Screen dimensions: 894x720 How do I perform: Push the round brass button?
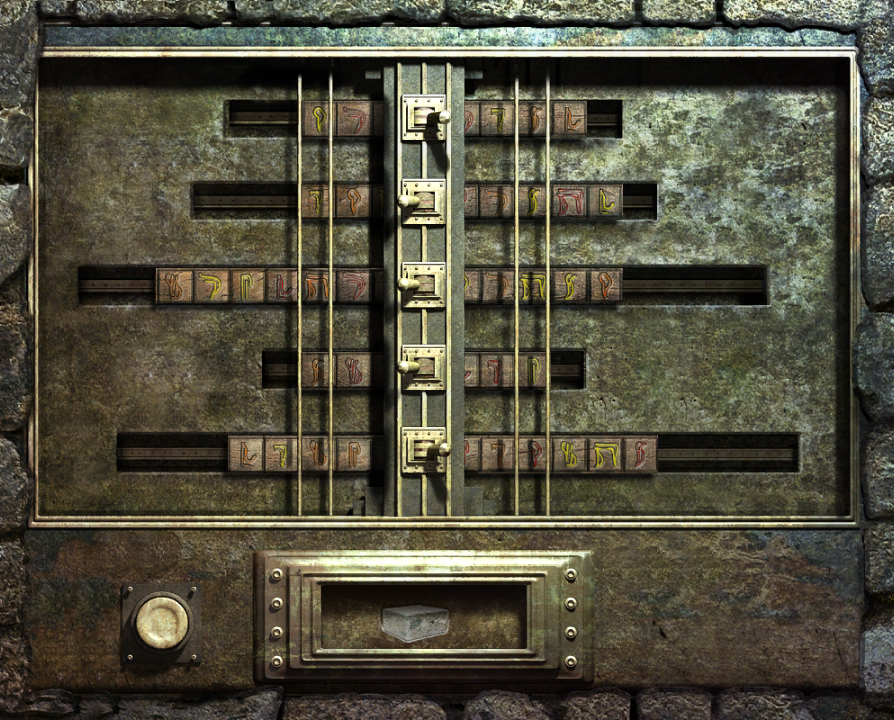click(x=162, y=624)
